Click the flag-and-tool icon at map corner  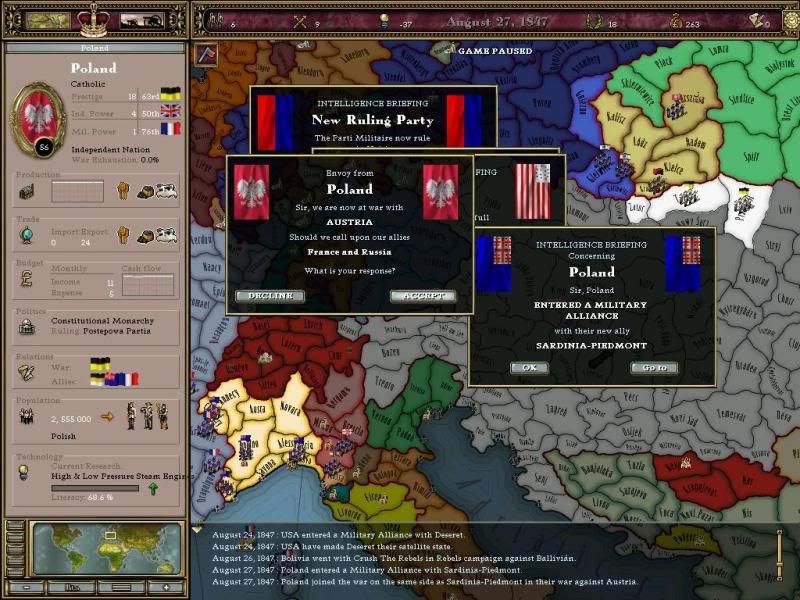[x=206, y=55]
